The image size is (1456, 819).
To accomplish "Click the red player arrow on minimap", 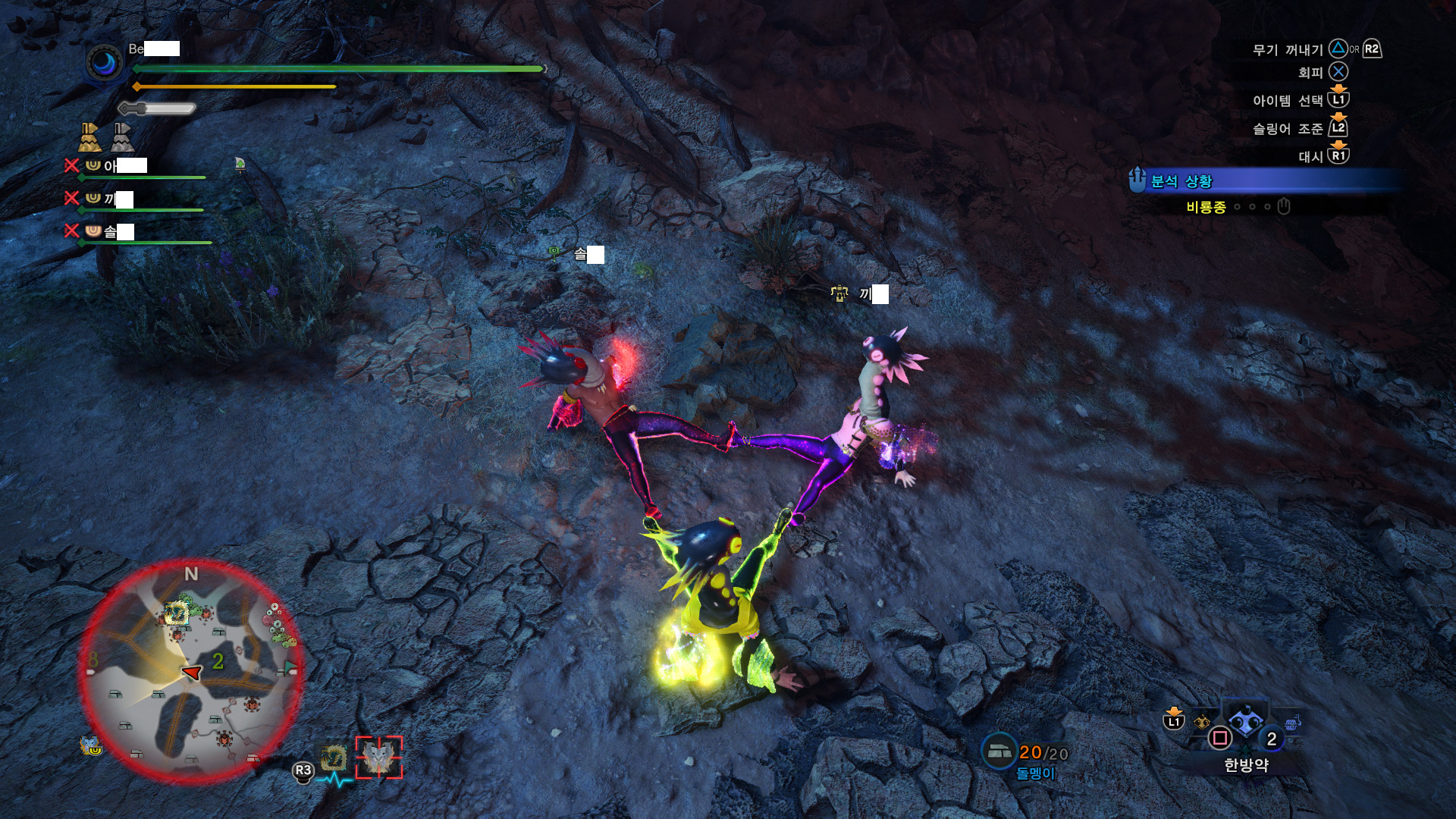I will click(x=193, y=672).
